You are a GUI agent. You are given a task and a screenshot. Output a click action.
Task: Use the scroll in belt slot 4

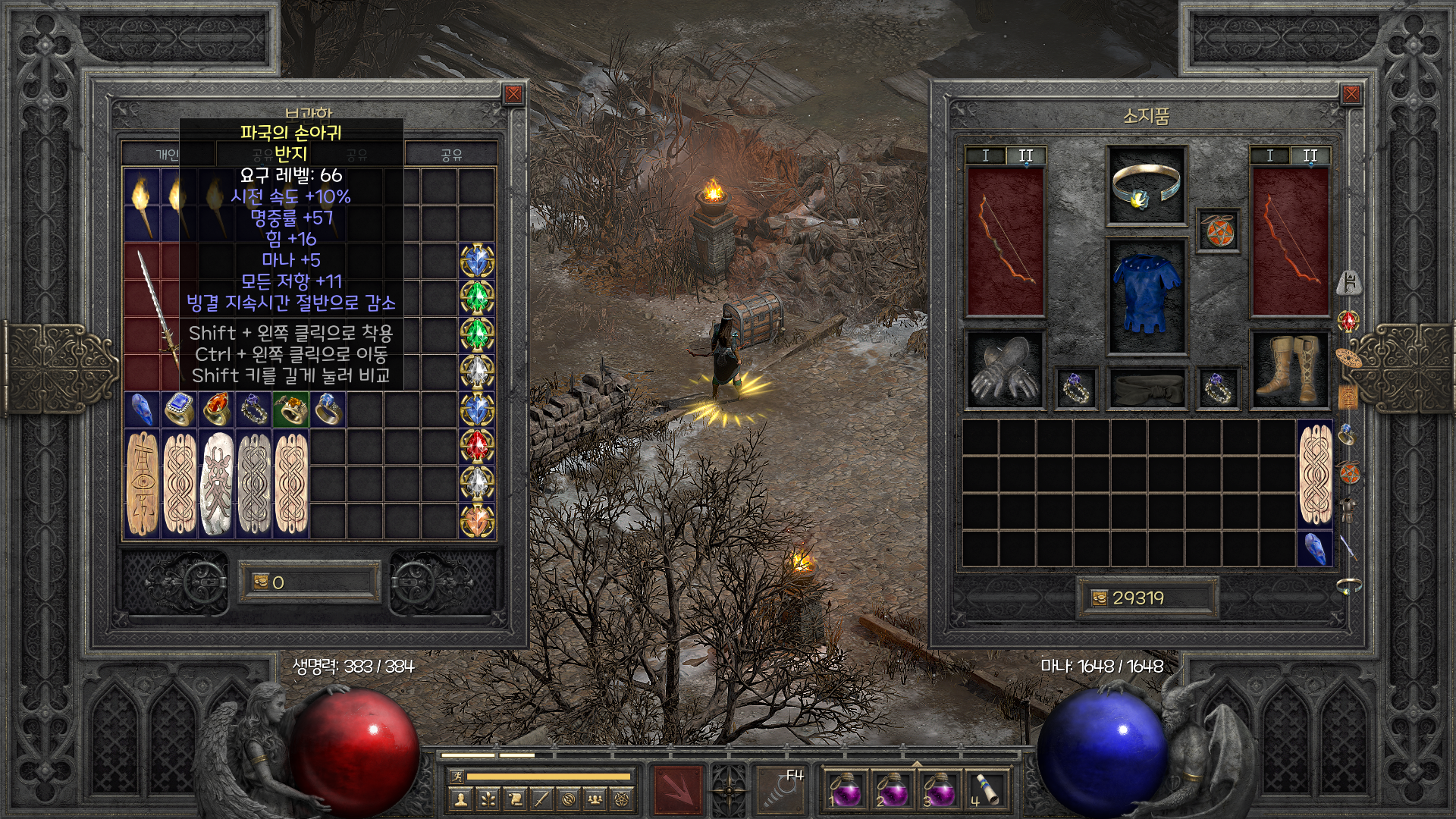click(986, 790)
